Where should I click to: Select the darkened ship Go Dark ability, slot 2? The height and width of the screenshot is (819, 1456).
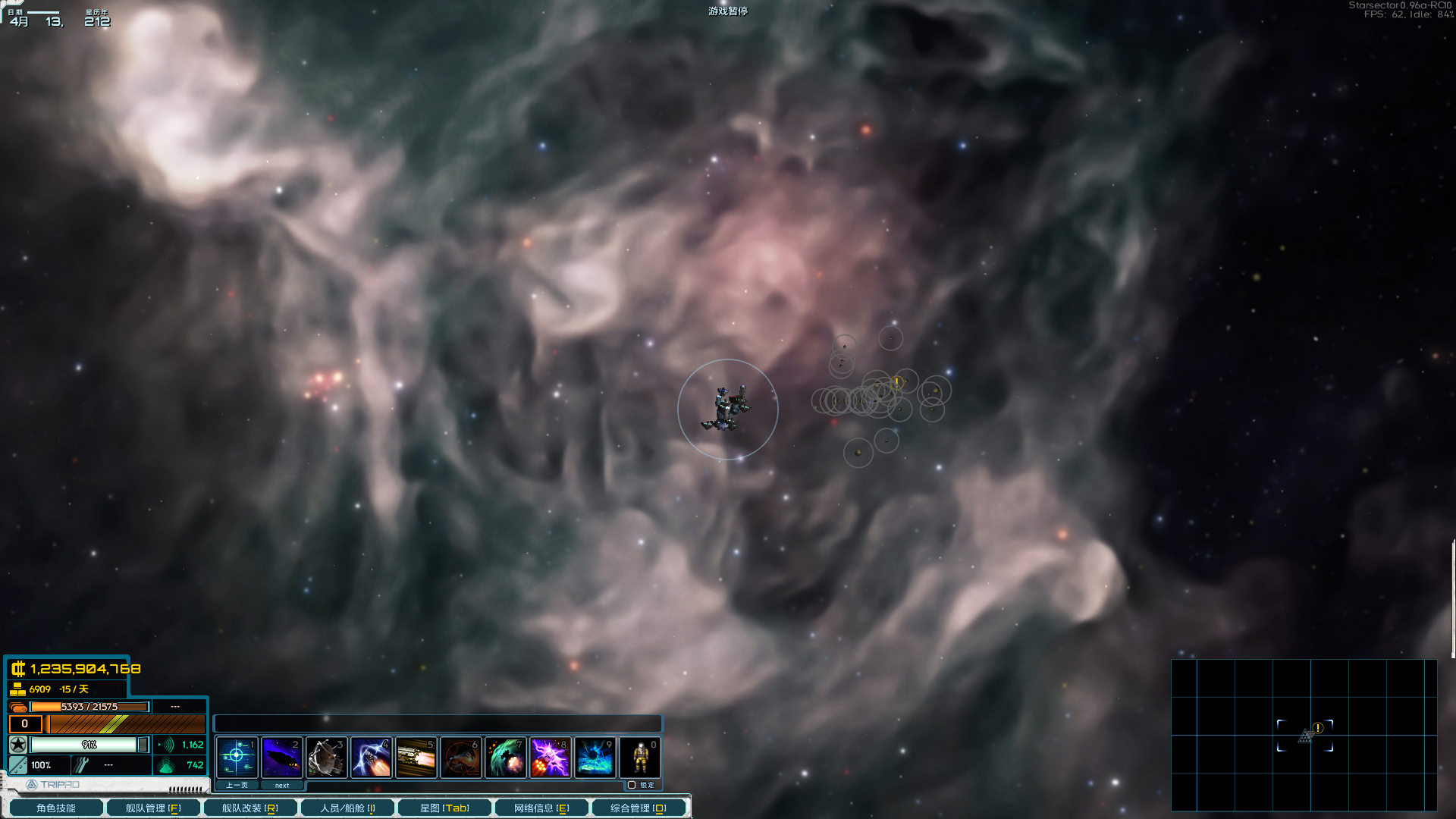pyautogui.click(x=282, y=756)
